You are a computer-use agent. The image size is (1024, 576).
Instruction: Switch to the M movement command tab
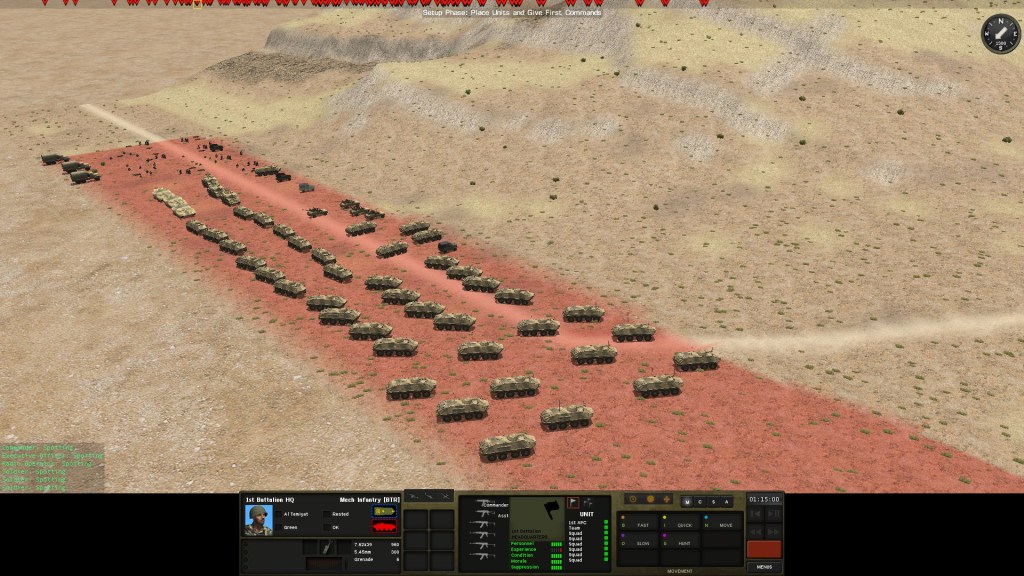click(x=689, y=501)
